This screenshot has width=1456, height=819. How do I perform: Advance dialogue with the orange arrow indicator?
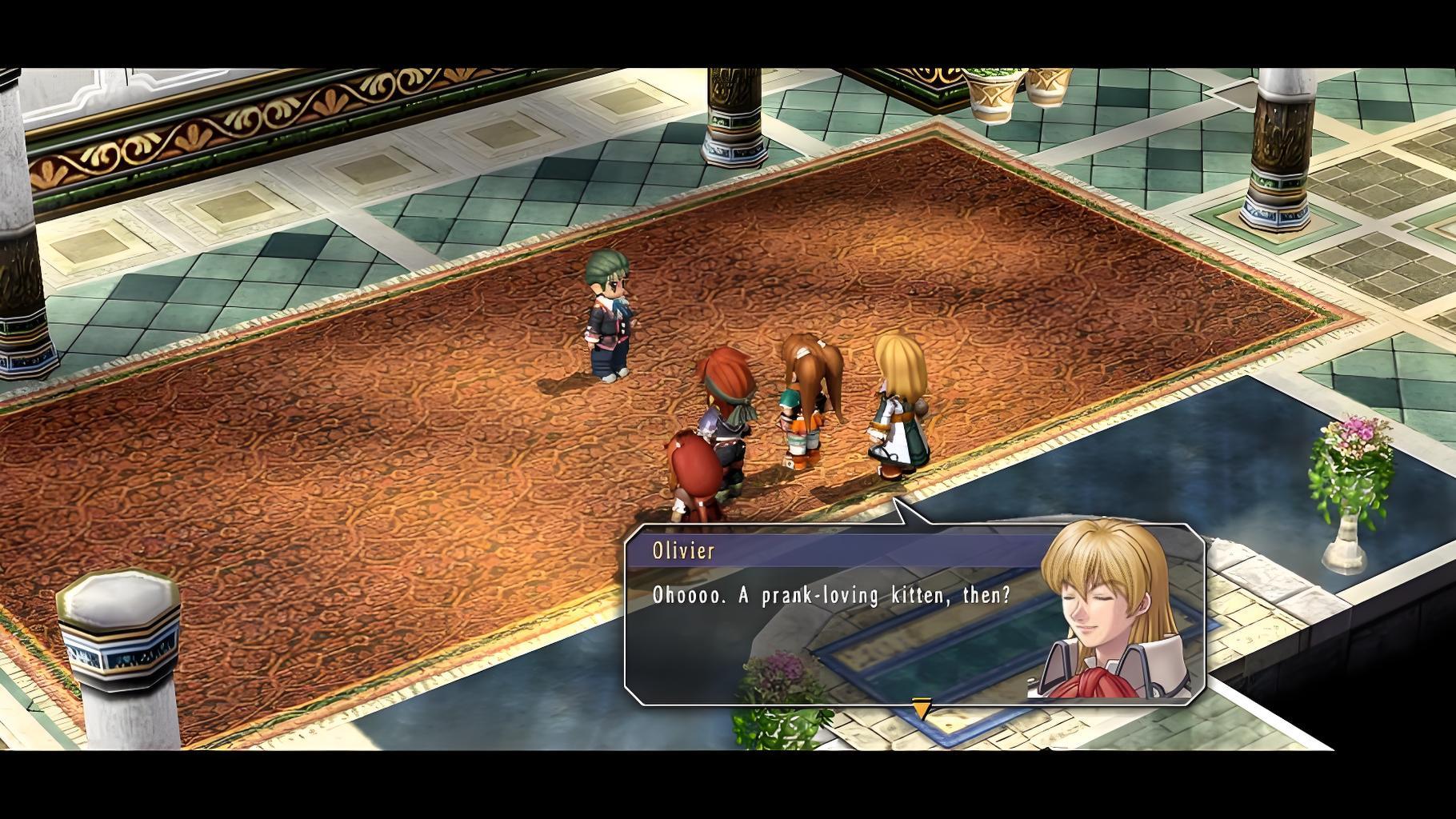[x=922, y=709]
